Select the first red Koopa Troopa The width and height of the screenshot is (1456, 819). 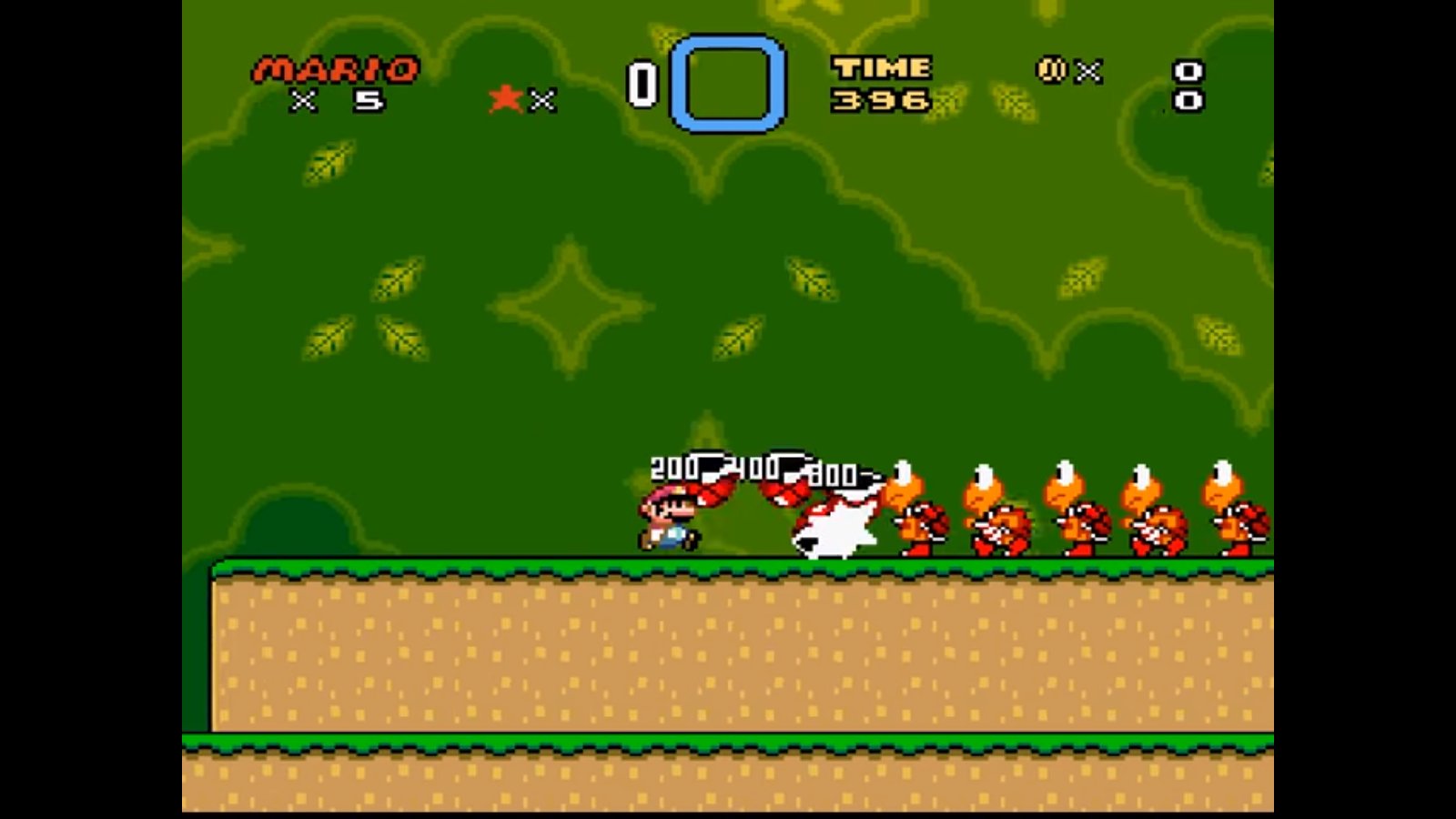click(x=919, y=510)
